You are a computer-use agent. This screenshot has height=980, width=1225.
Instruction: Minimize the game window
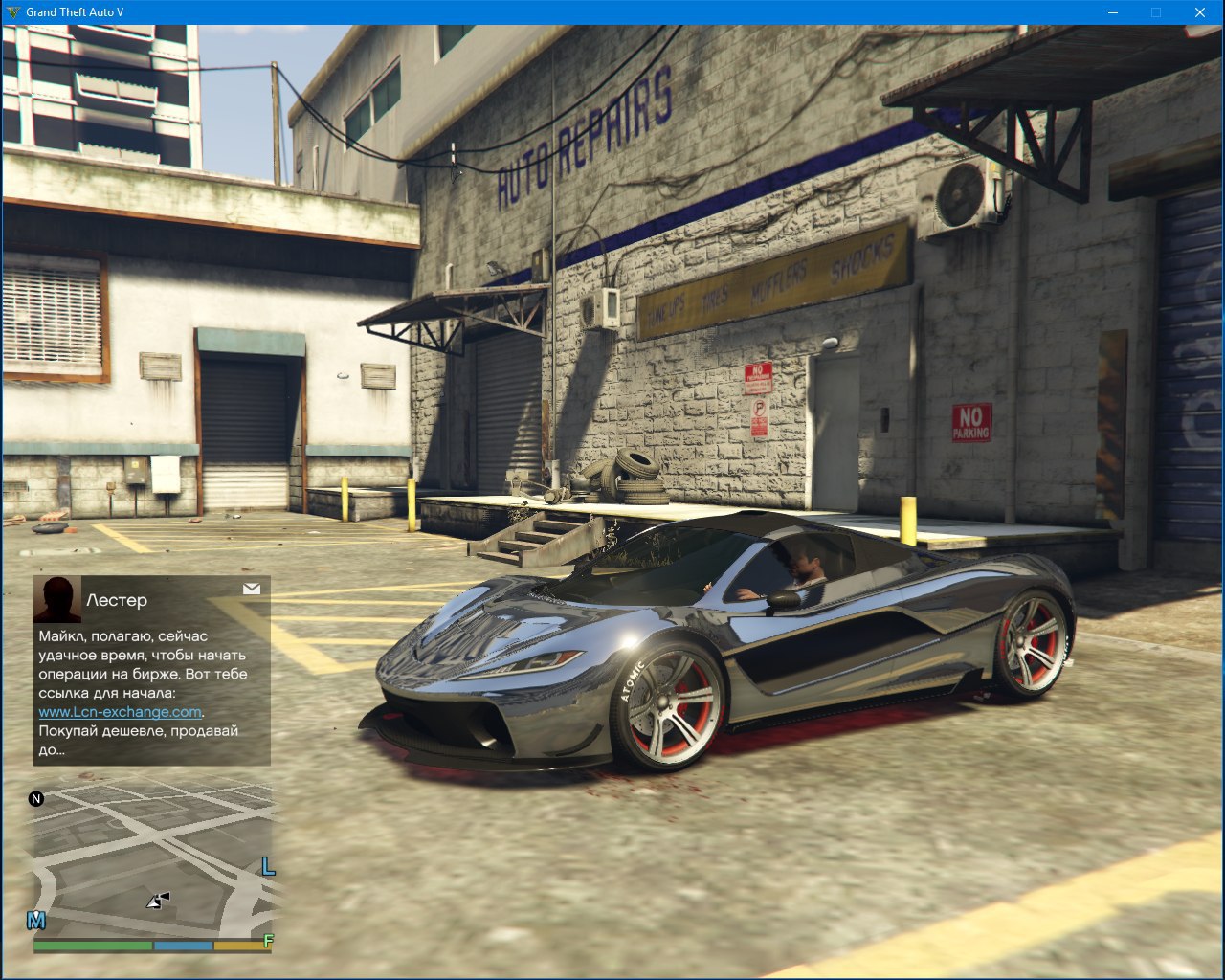click(x=1113, y=12)
